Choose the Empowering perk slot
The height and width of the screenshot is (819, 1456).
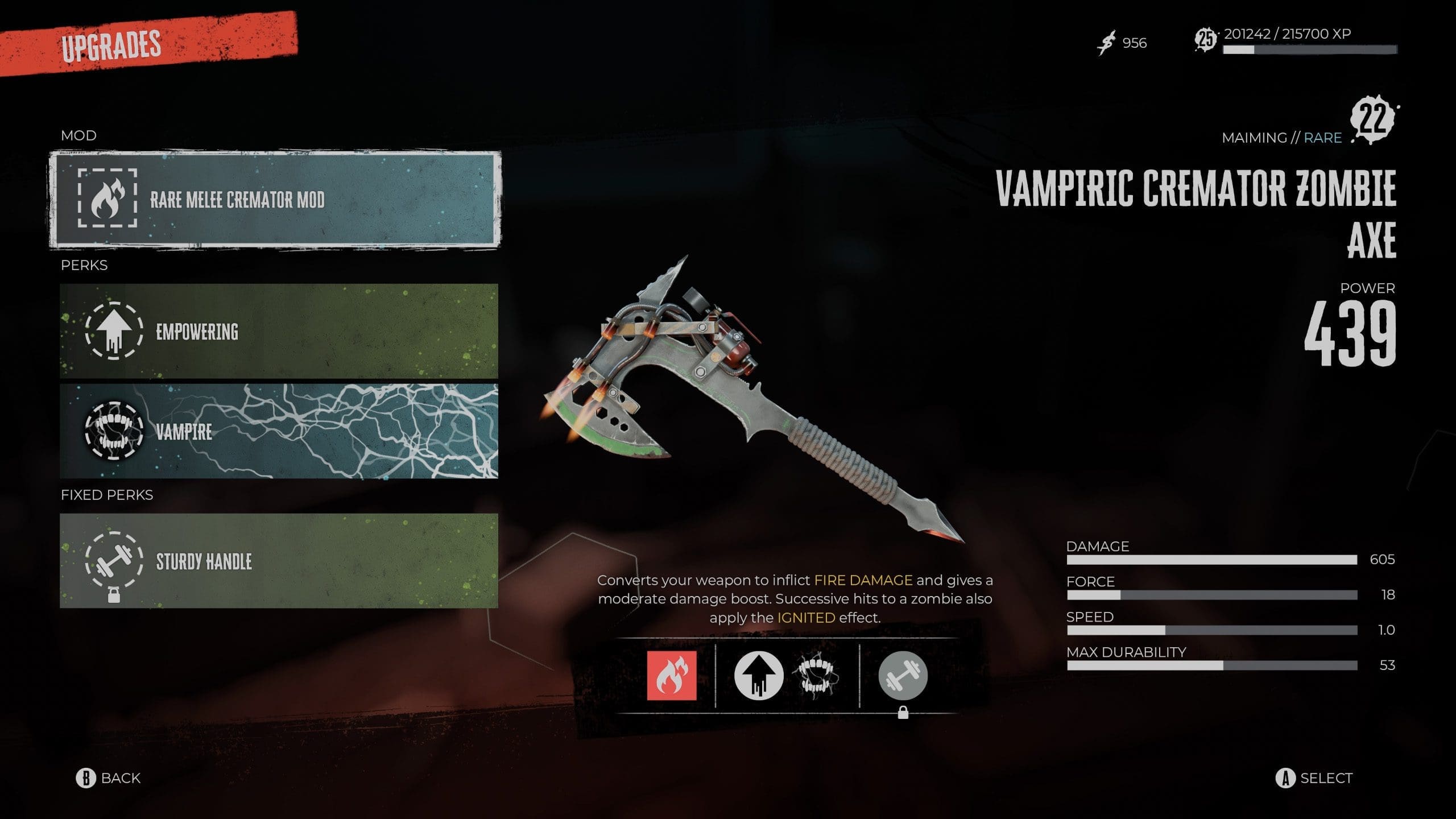click(279, 331)
